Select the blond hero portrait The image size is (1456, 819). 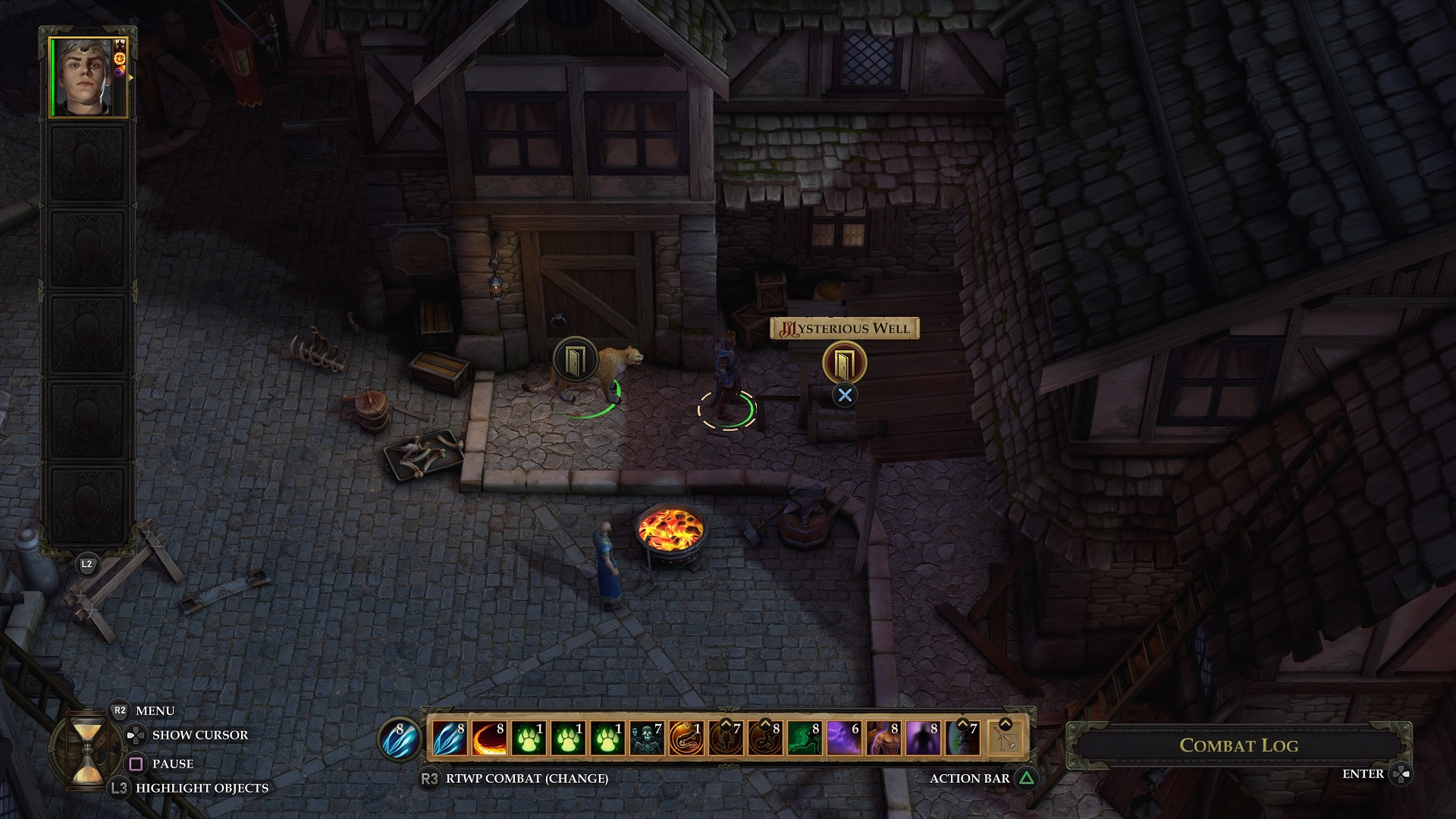coord(87,77)
